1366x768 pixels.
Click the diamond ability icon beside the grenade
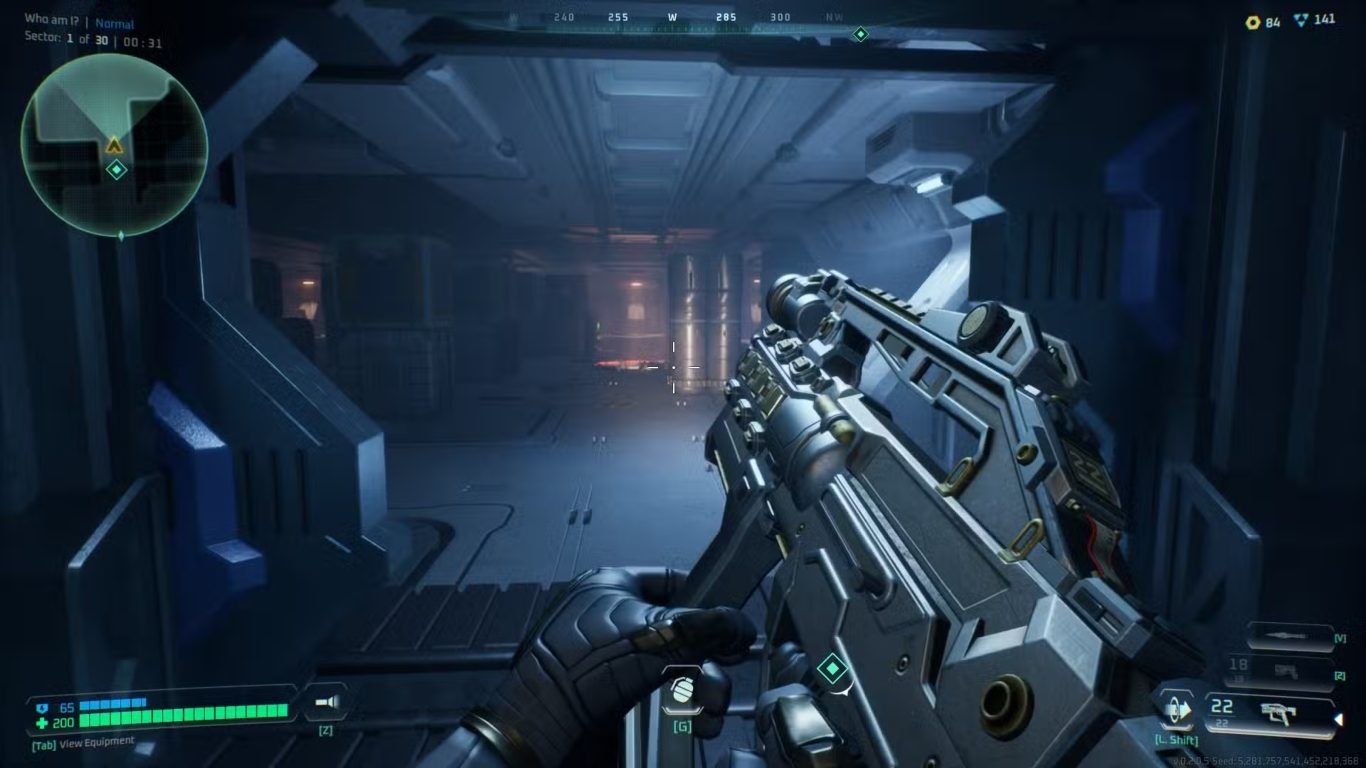pyautogui.click(x=832, y=668)
